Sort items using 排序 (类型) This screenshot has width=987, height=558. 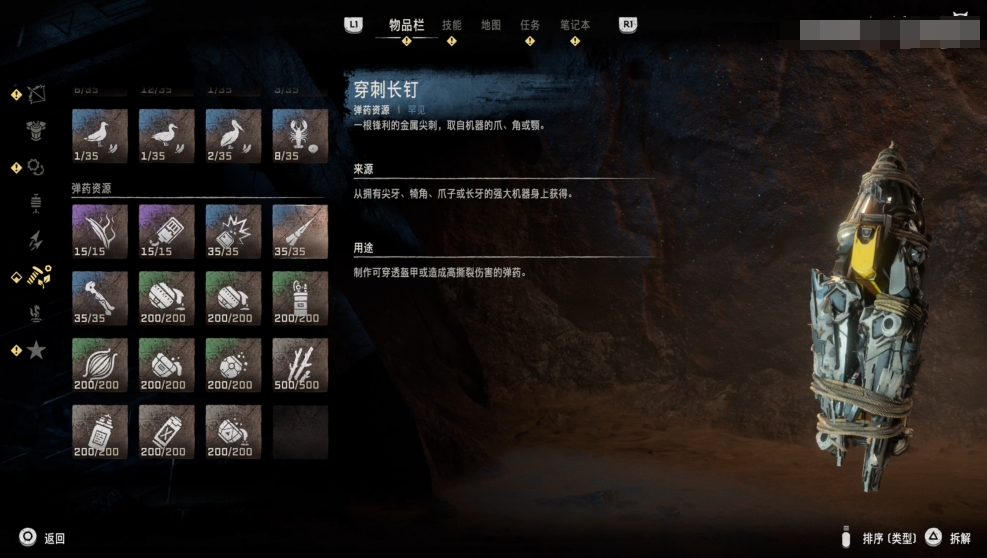pos(880,538)
